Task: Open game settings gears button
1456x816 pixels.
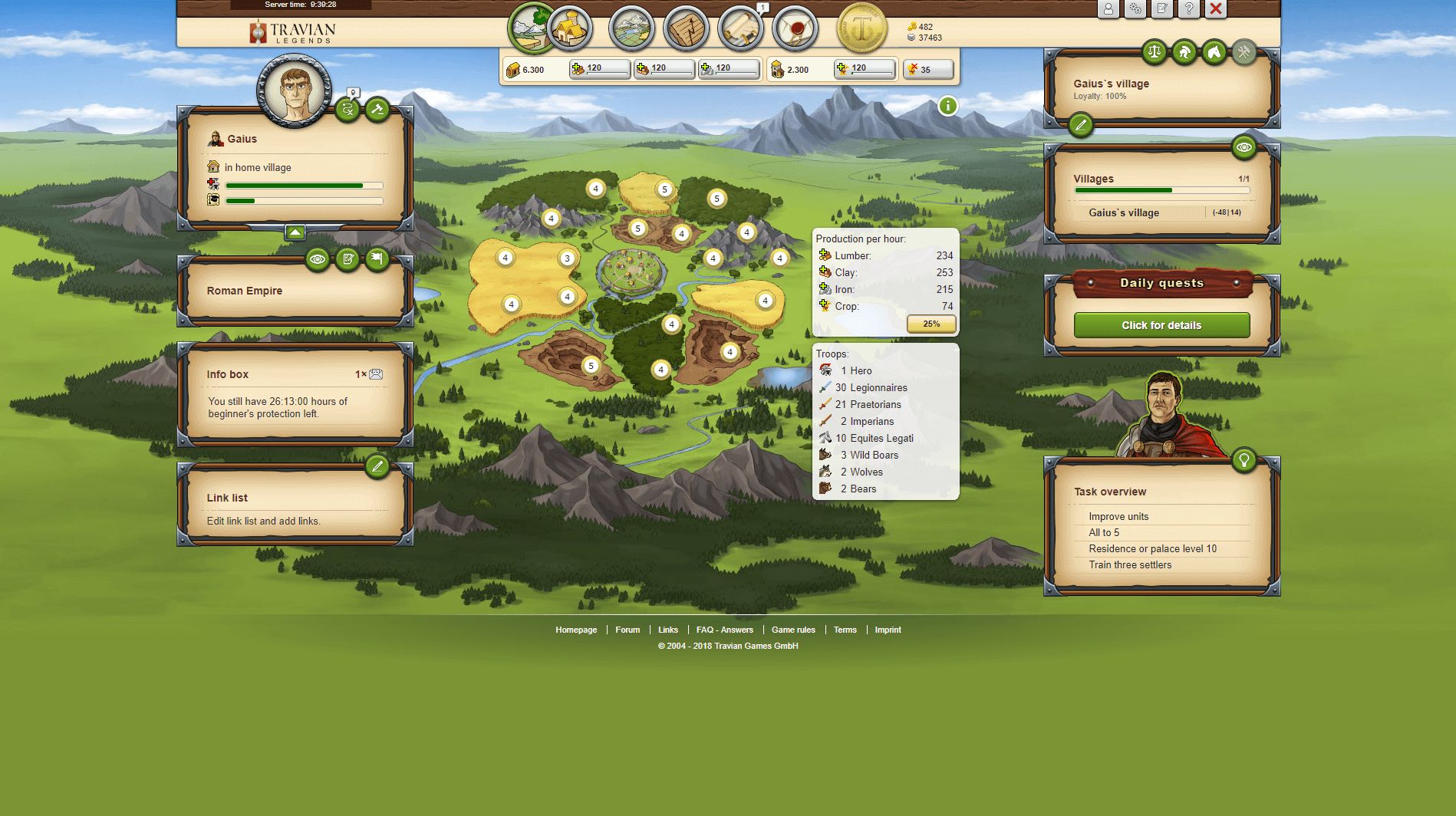Action: 1135,9
